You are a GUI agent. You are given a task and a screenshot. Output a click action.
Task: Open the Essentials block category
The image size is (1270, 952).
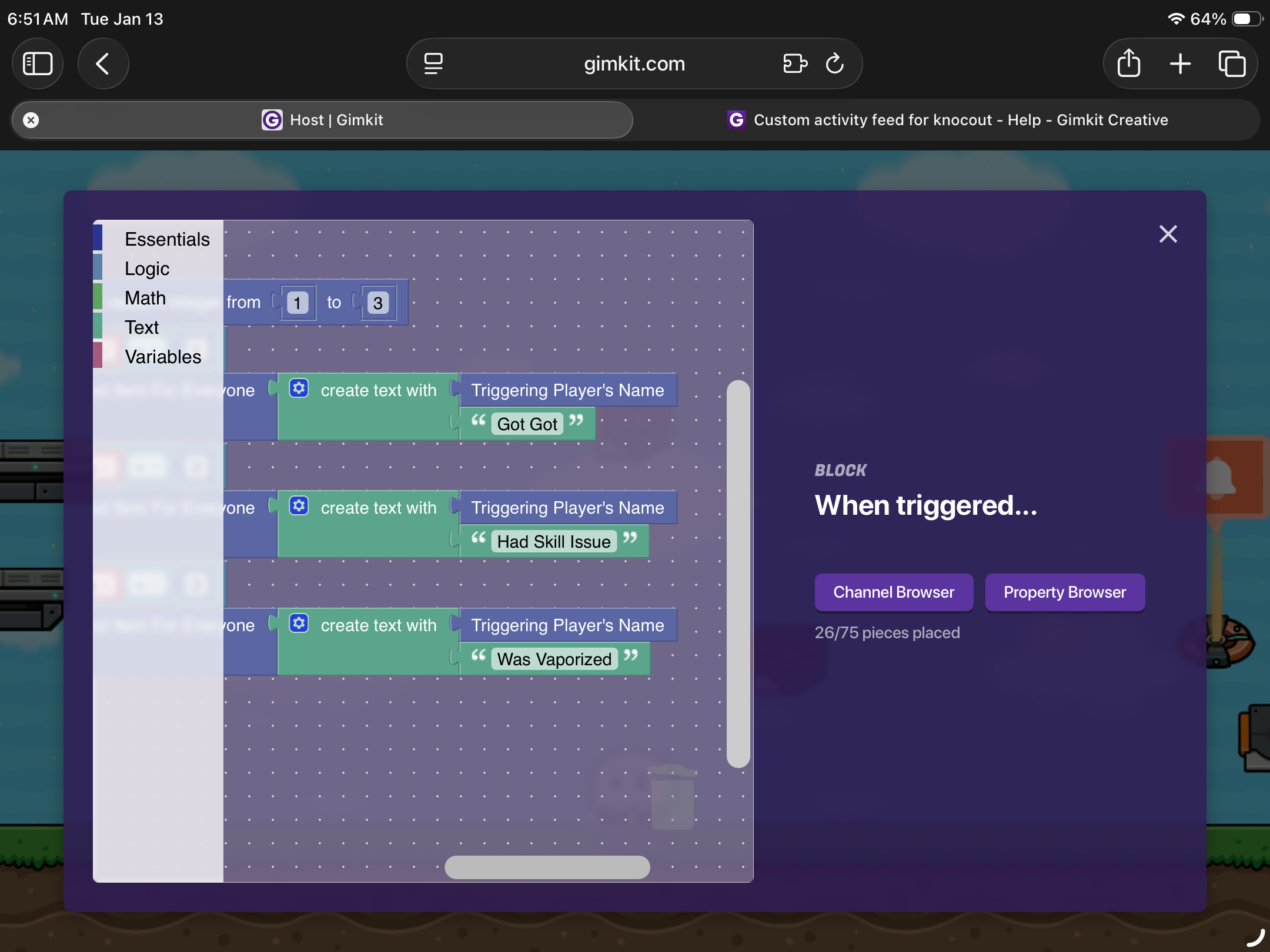pyautogui.click(x=166, y=239)
